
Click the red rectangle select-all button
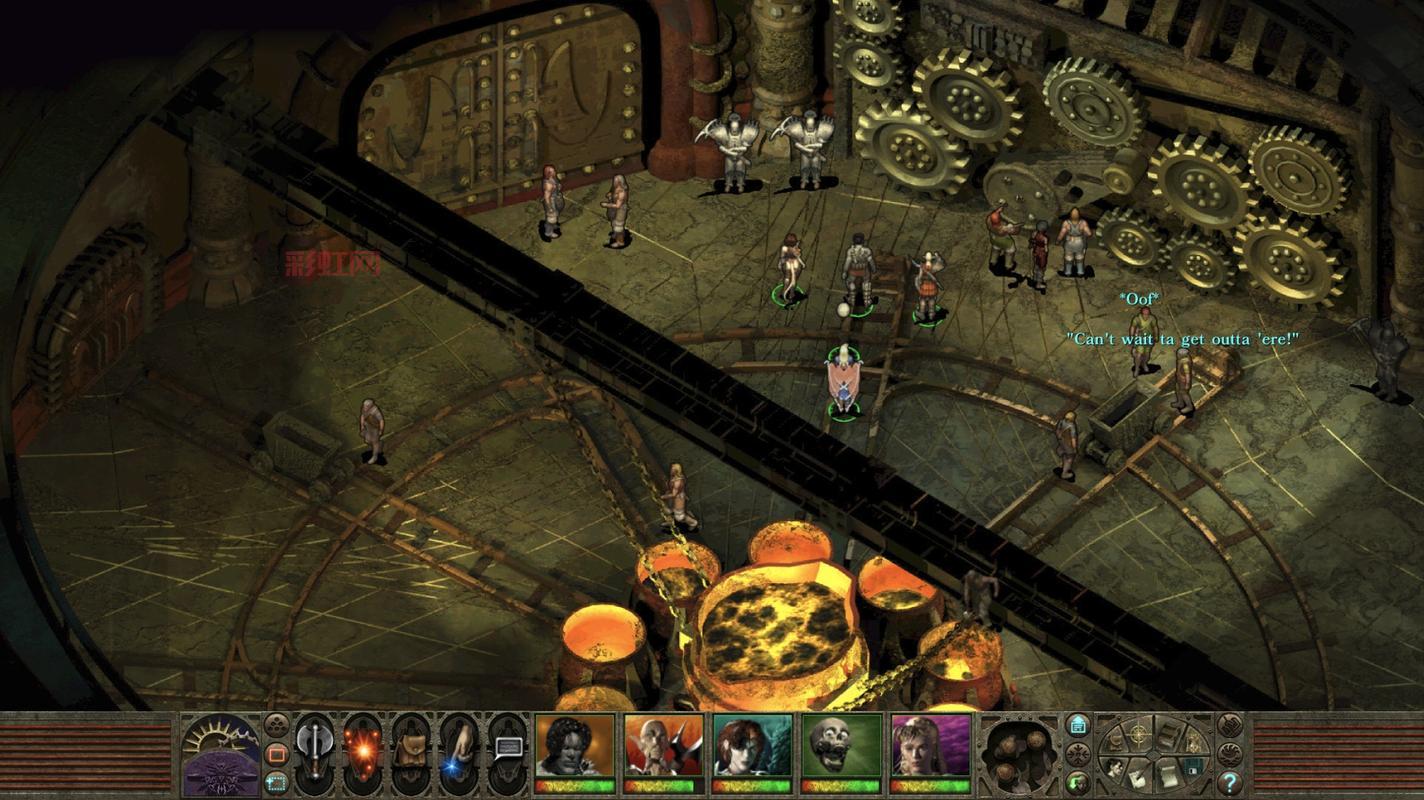277,753
